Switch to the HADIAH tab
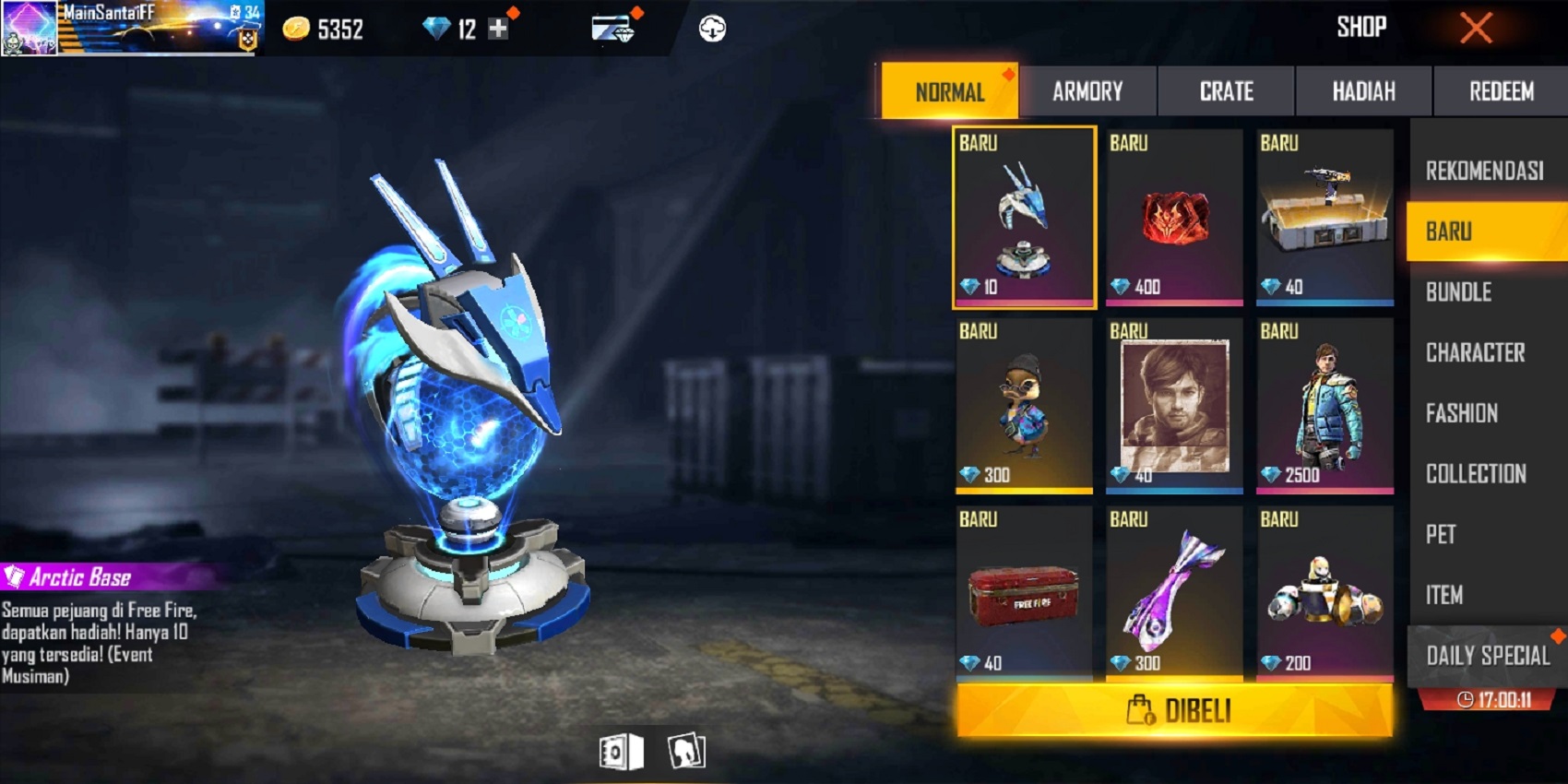Screen dimensions: 1568x784 tap(1362, 91)
